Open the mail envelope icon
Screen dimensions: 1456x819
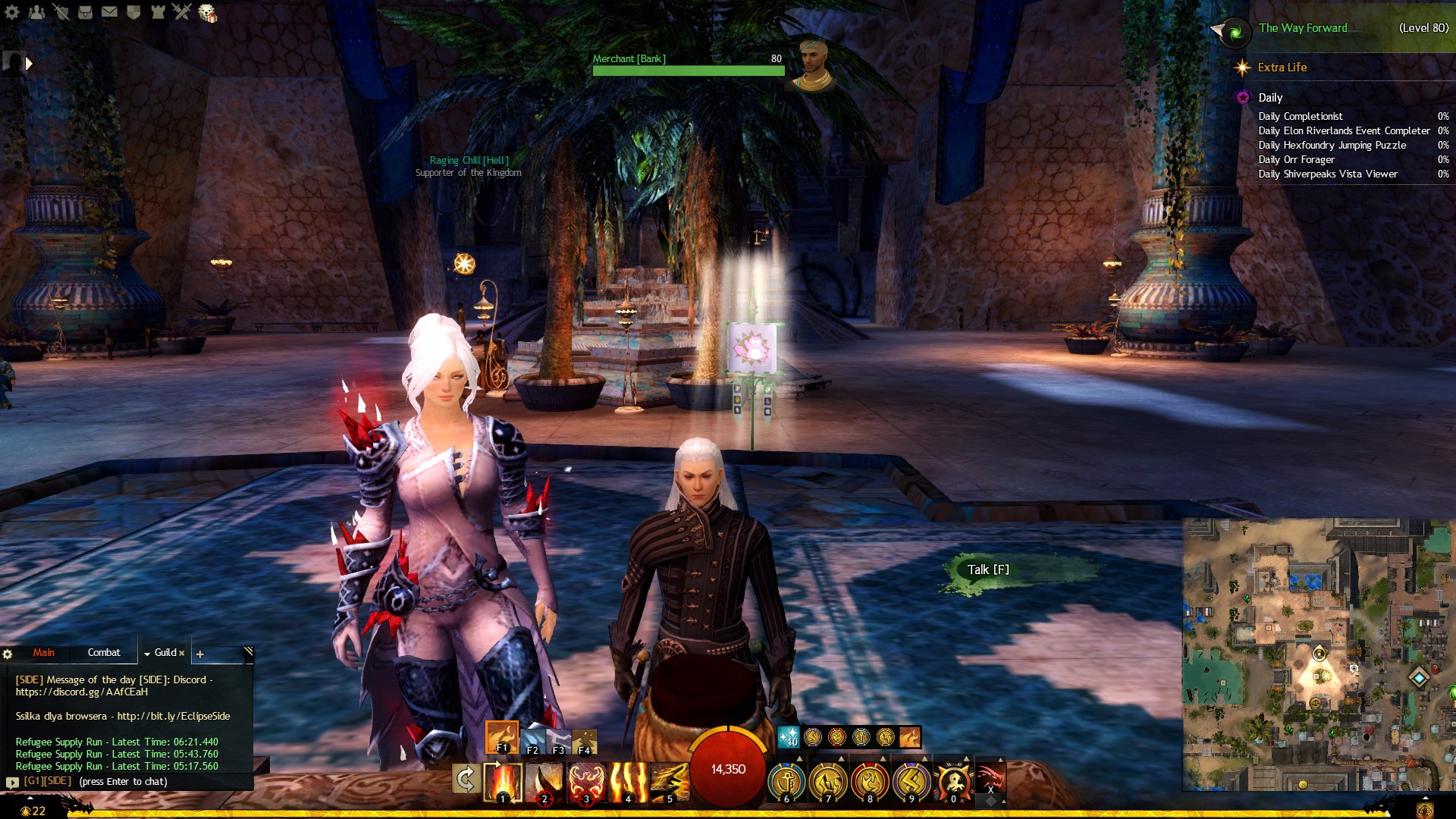point(109,12)
